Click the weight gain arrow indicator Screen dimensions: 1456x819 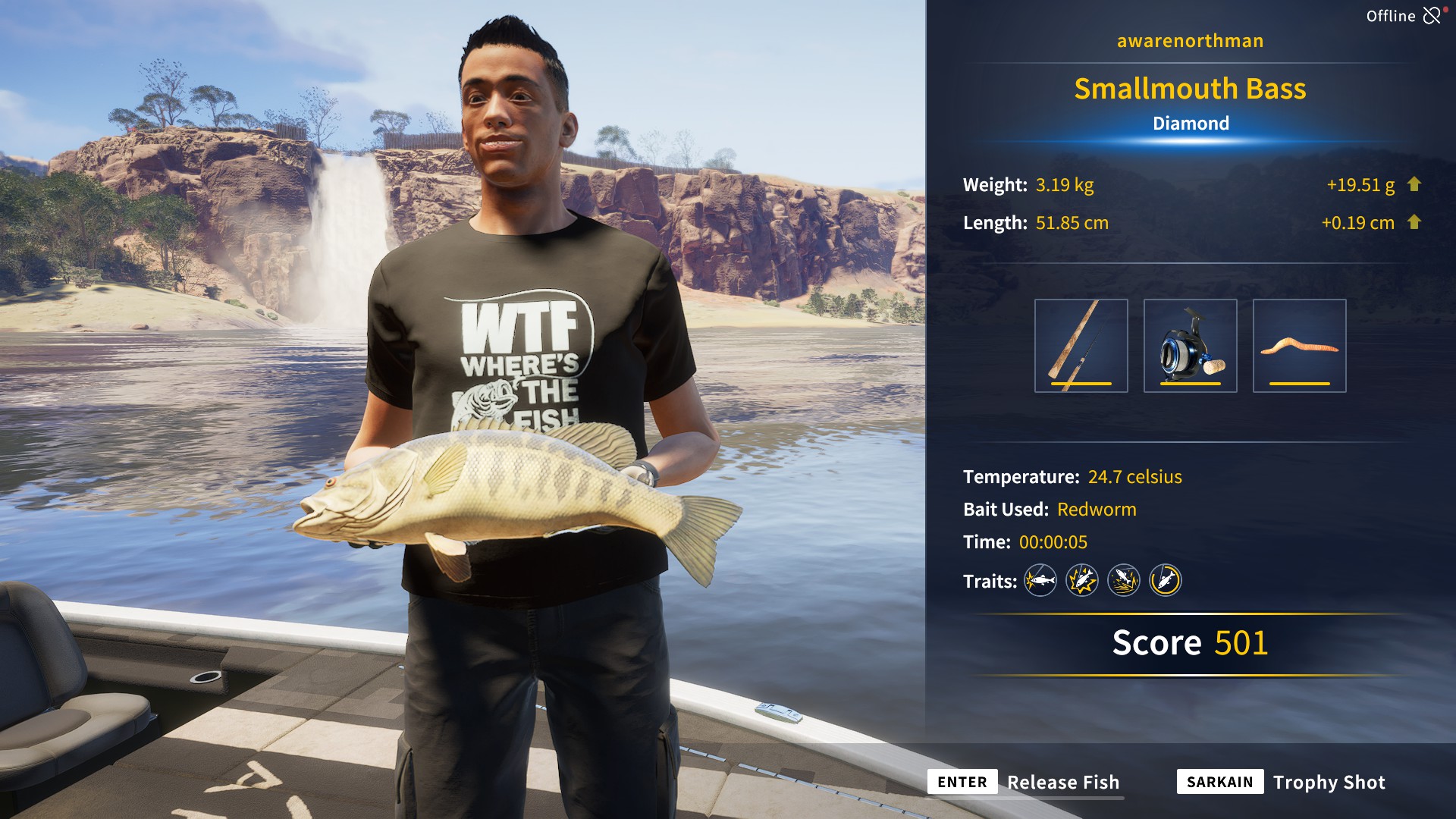tap(1415, 184)
